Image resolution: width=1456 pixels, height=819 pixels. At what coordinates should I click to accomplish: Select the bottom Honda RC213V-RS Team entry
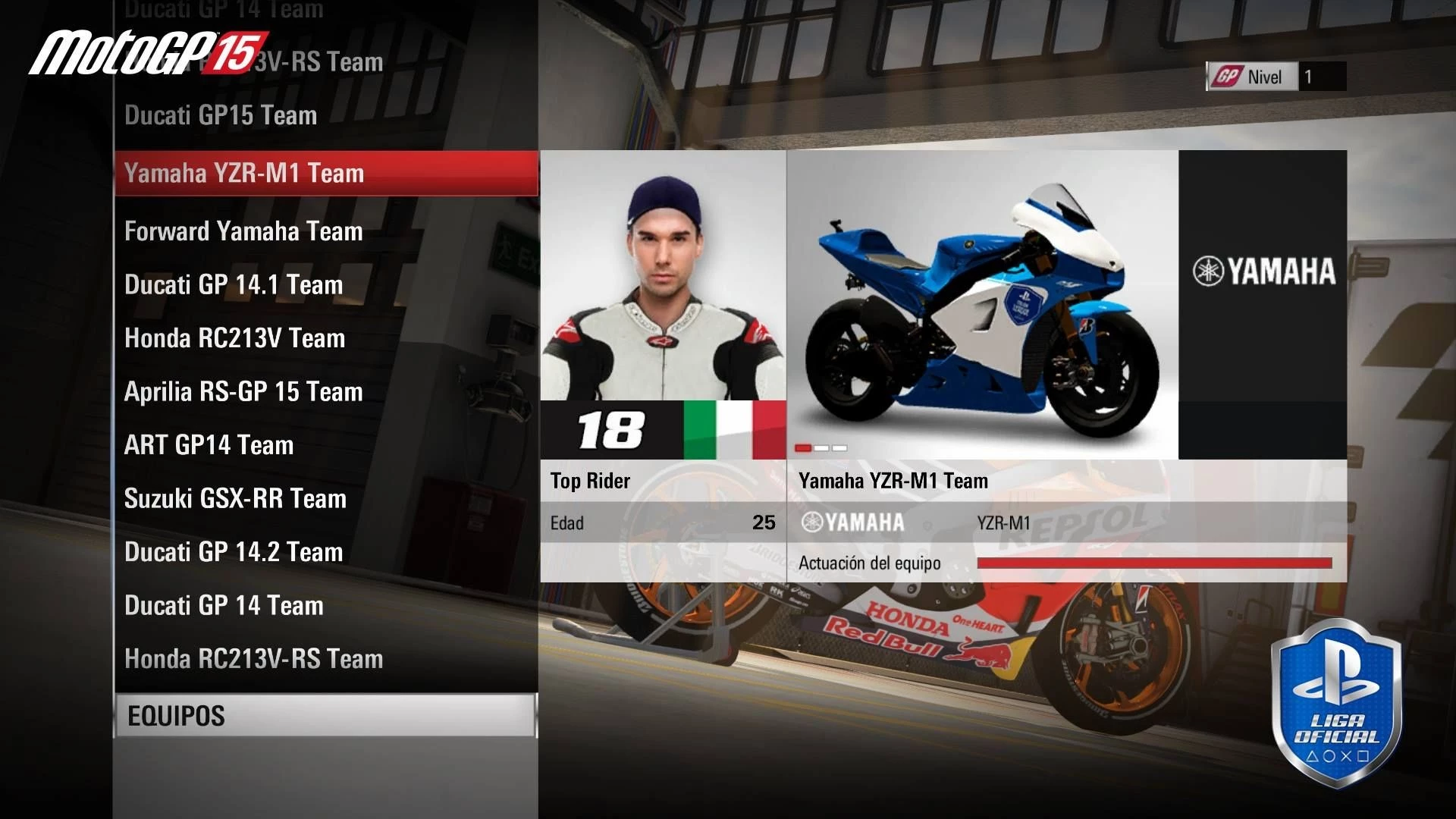(x=253, y=659)
